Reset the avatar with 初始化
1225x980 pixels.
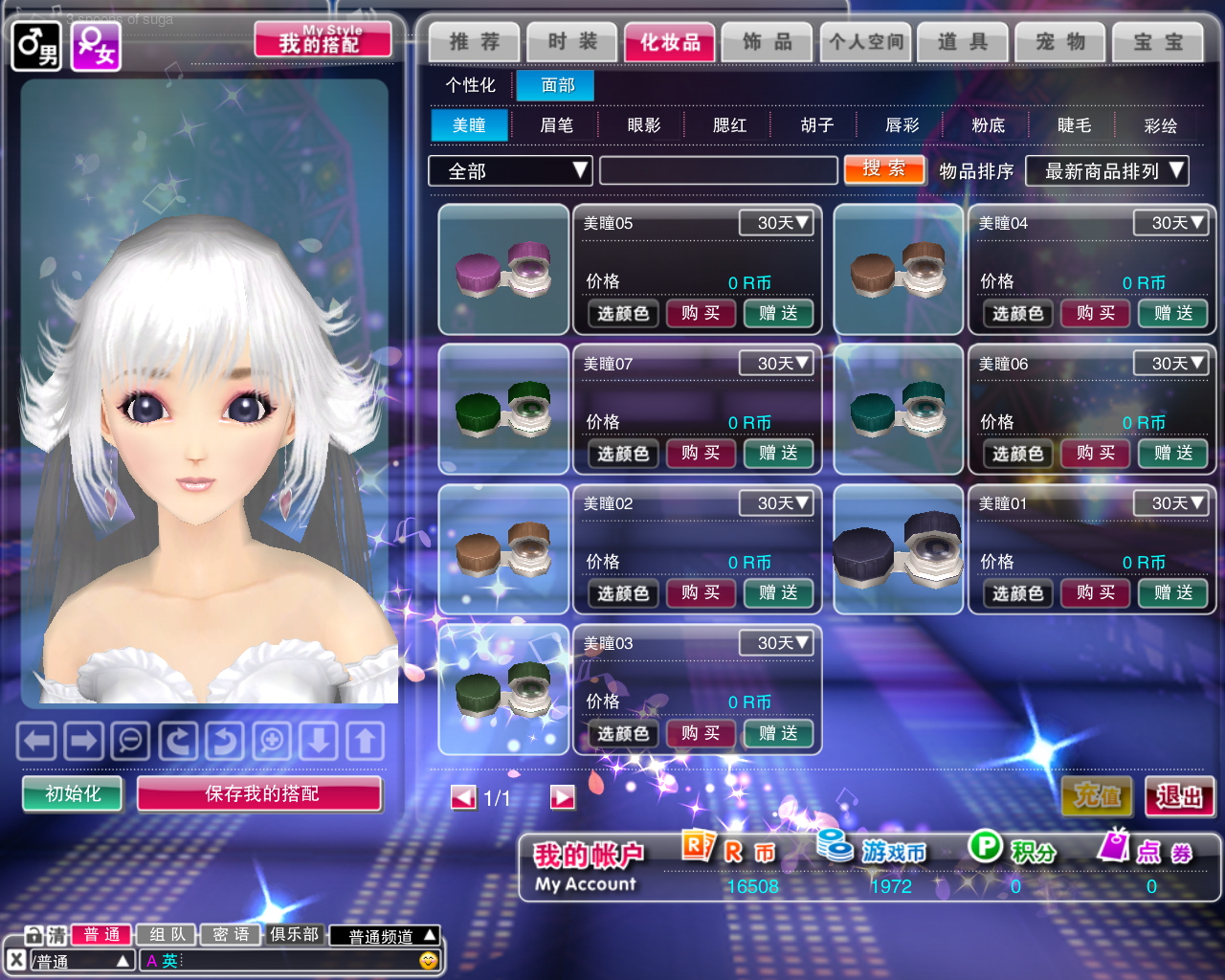pos(73,793)
